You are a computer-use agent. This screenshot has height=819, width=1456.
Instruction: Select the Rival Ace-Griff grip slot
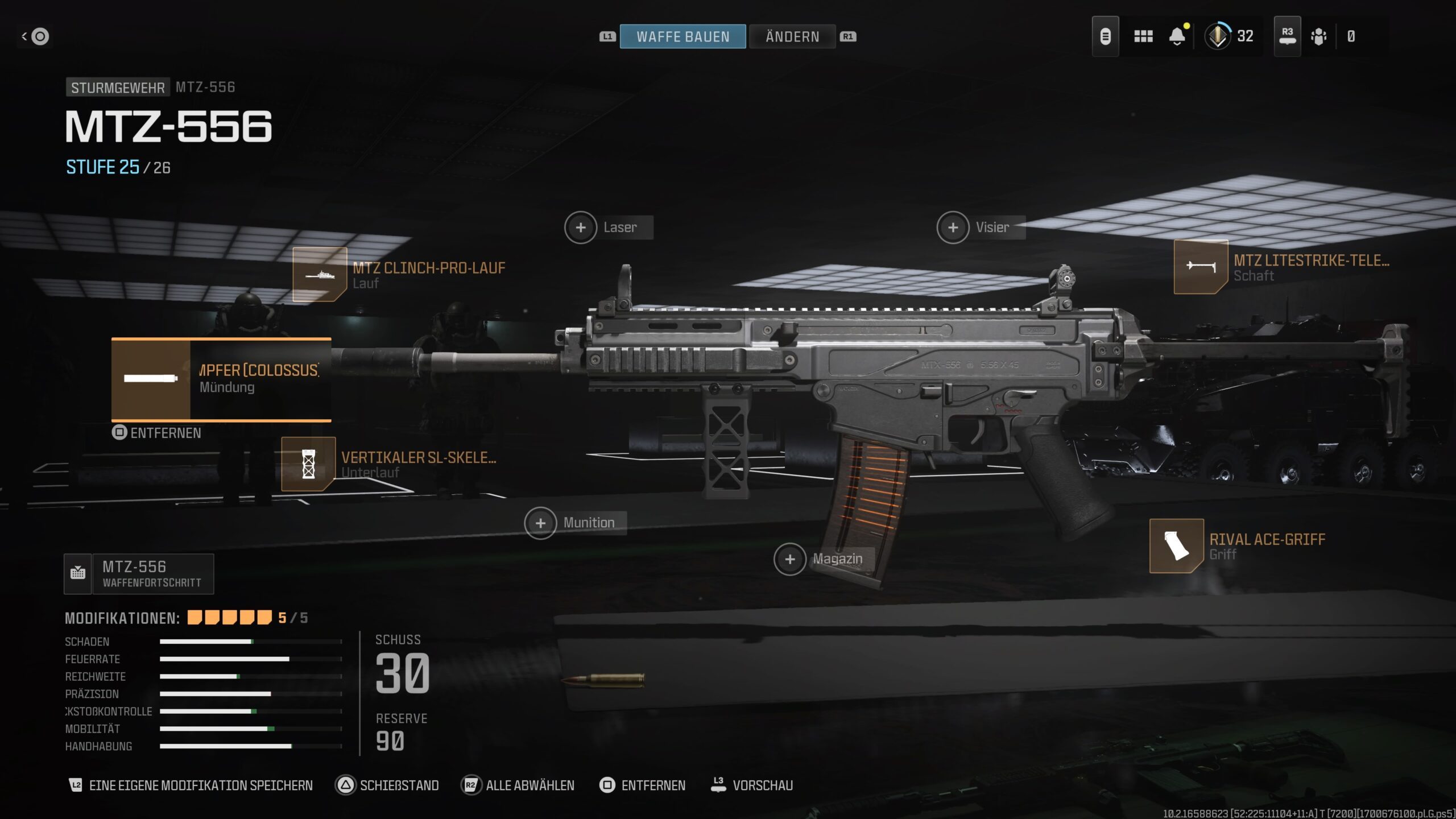(1176, 546)
